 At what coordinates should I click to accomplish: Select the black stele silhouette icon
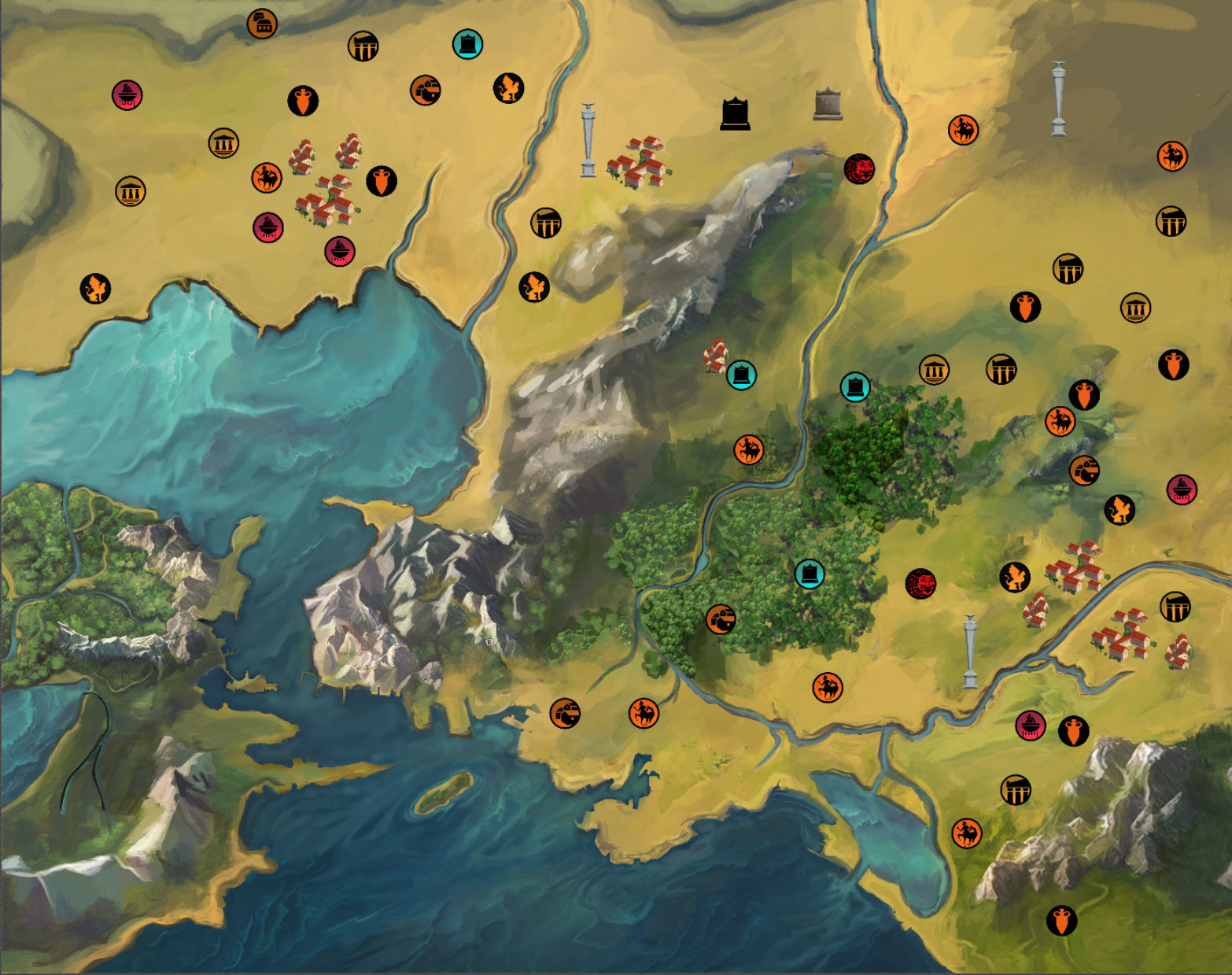pos(735,114)
